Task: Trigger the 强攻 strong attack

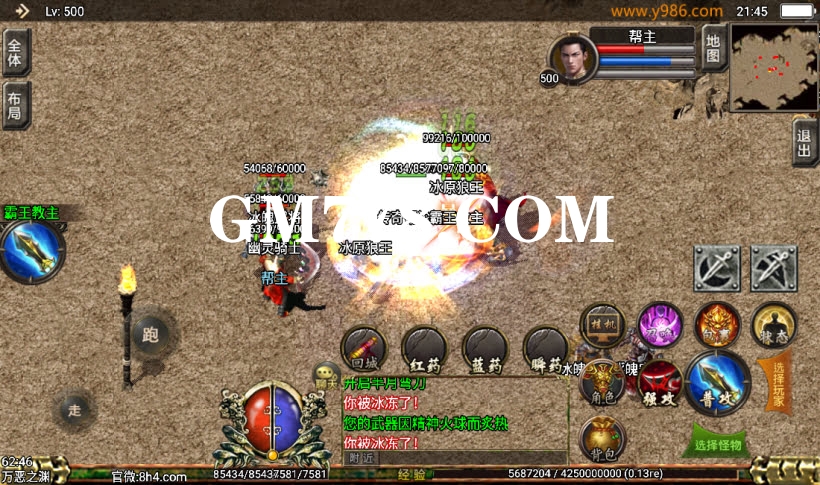Action: 660,384
